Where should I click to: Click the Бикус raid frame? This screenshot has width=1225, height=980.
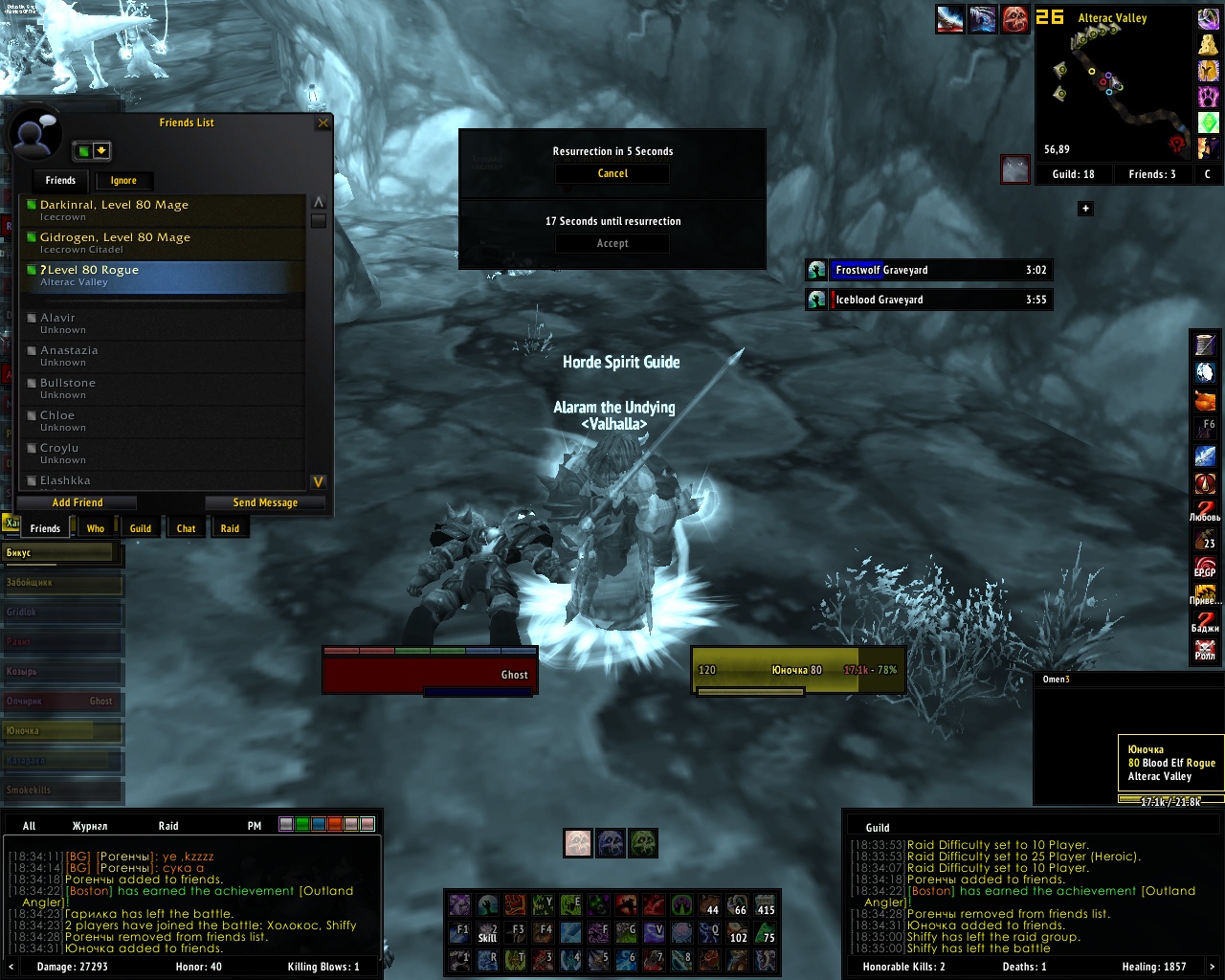point(61,553)
